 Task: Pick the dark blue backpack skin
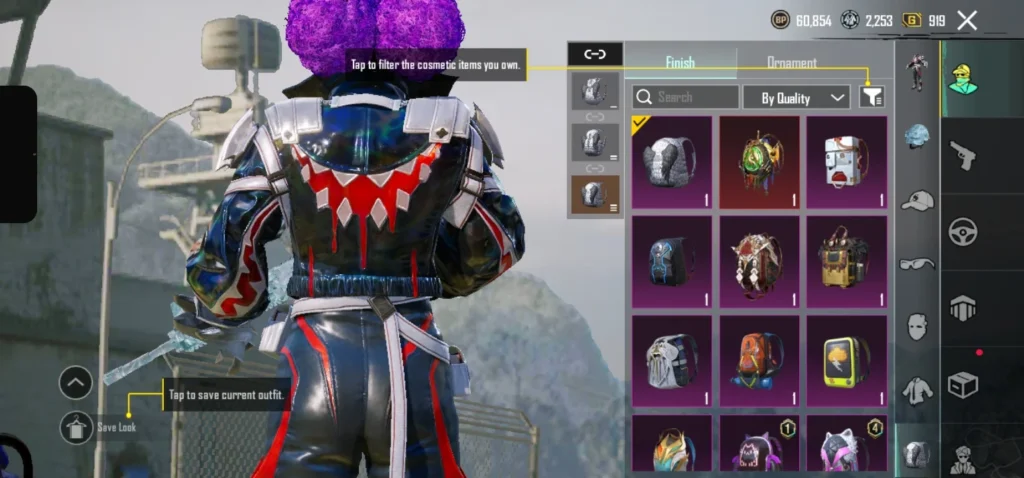(671, 262)
